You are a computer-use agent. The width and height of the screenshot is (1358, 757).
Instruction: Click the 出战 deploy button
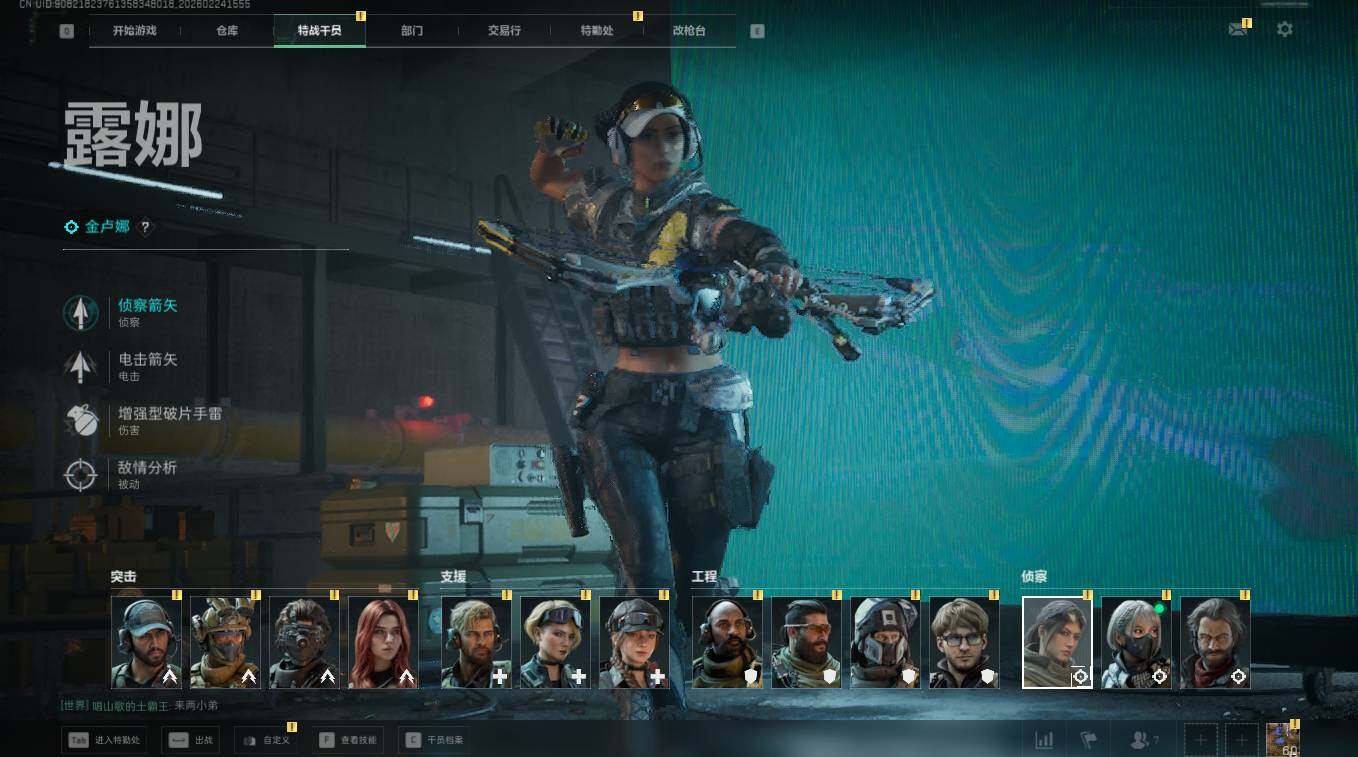point(190,741)
